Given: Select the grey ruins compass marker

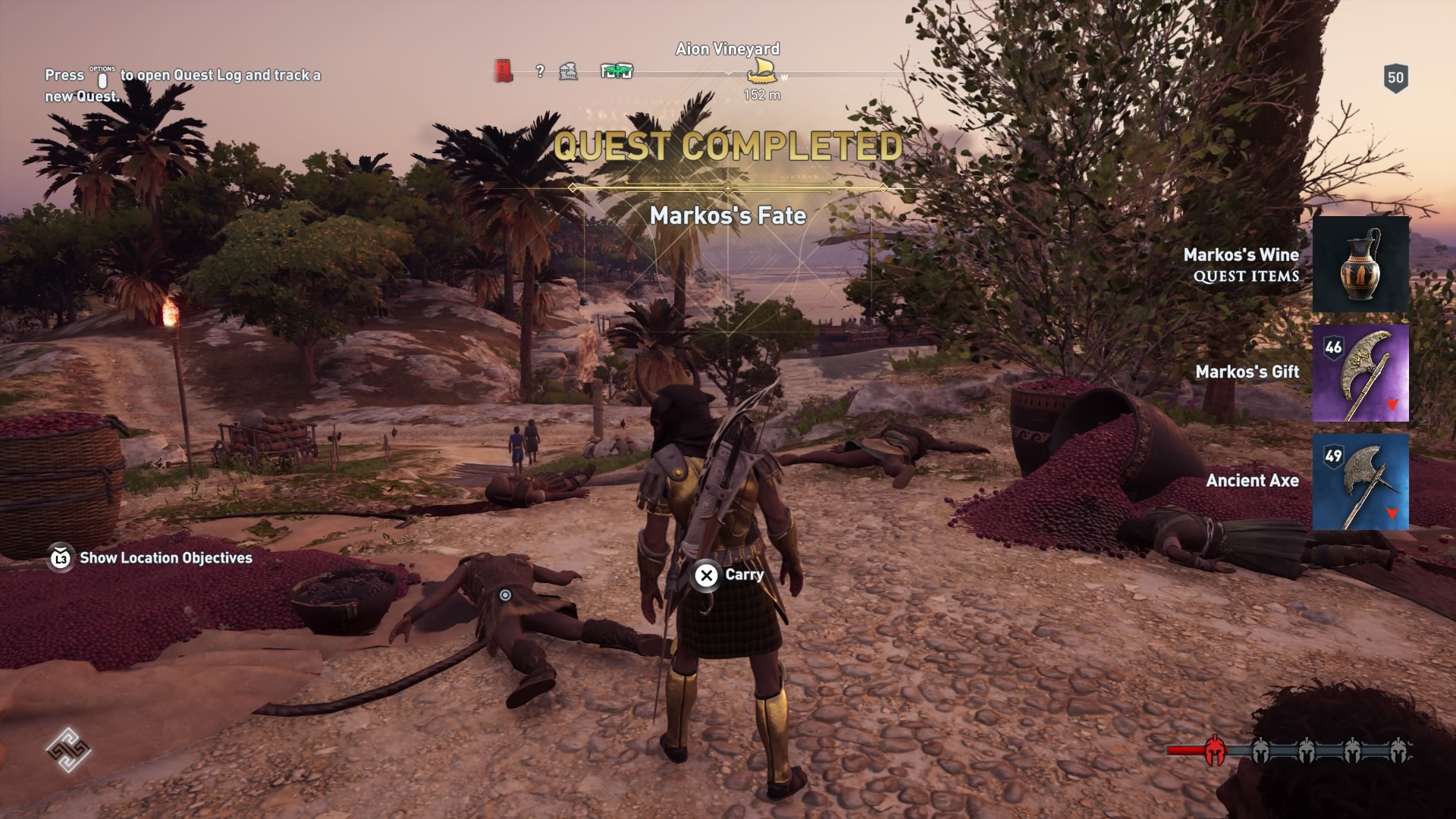Looking at the screenshot, I should [569, 72].
